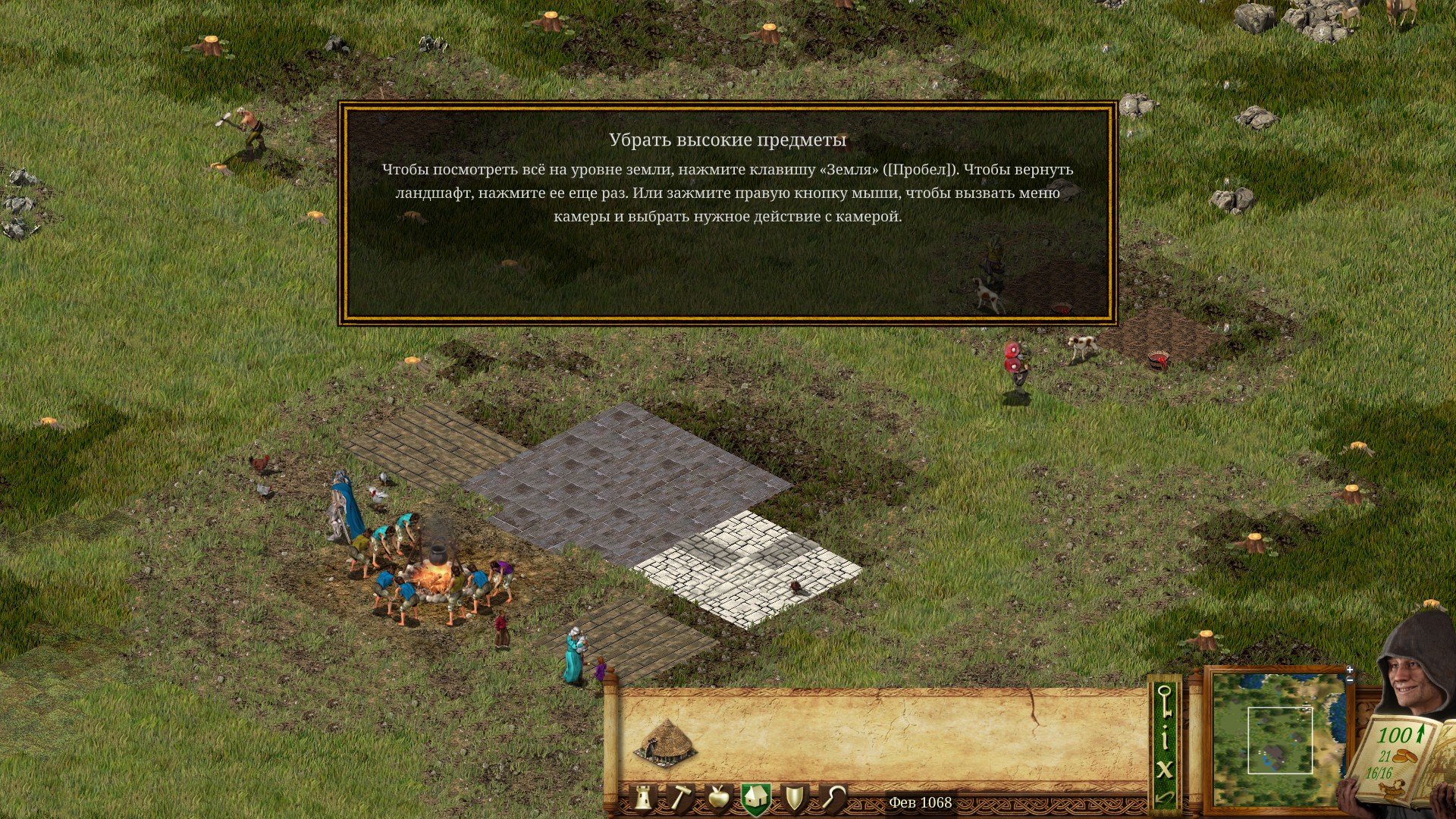The height and width of the screenshot is (819, 1456).
Task: Select the thatched hovel building
Action: point(665,742)
